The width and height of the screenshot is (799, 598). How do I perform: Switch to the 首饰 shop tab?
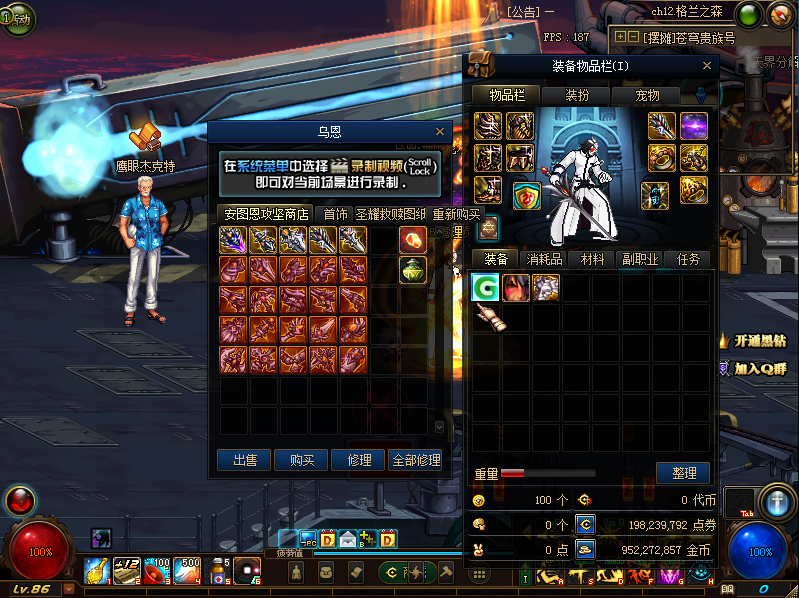335,214
